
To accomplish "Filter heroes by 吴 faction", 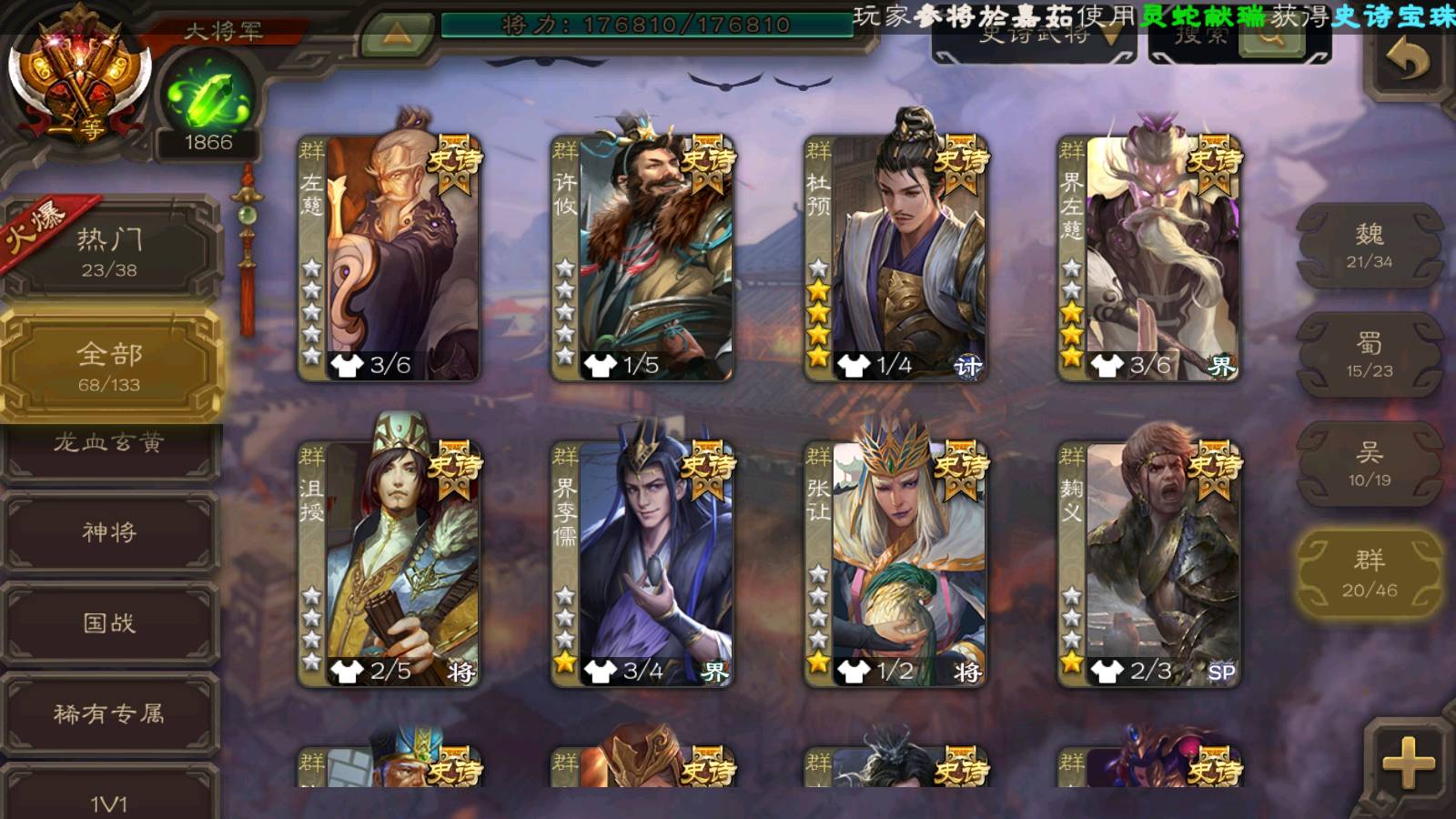I will point(1369,464).
